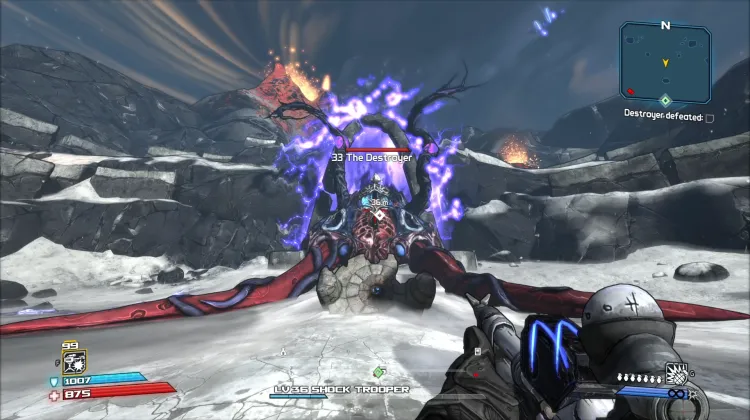
Task: Click the blue shield icon
Action: [x=54, y=381]
